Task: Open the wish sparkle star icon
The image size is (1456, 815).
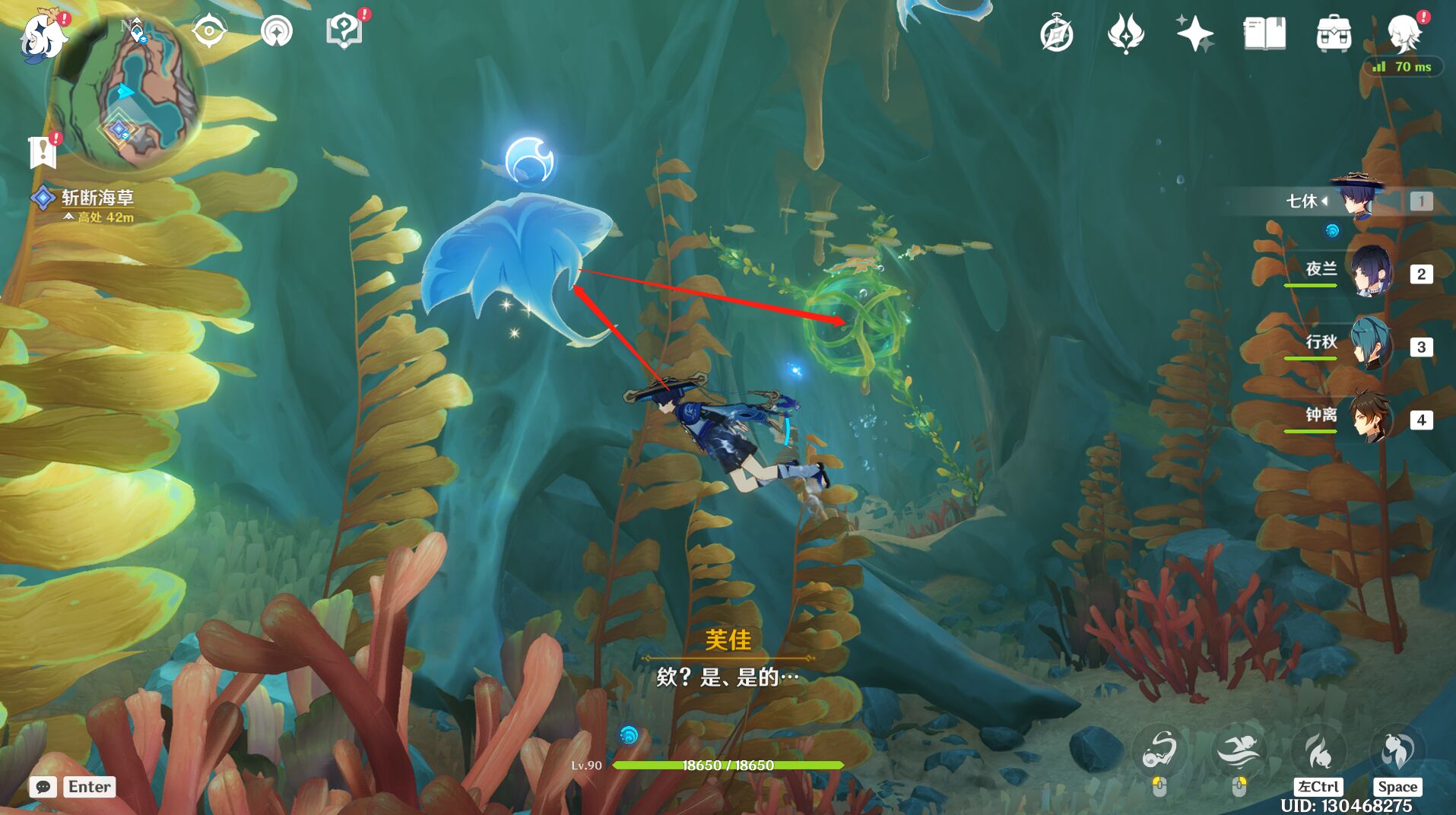Action: pos(1194,34)
